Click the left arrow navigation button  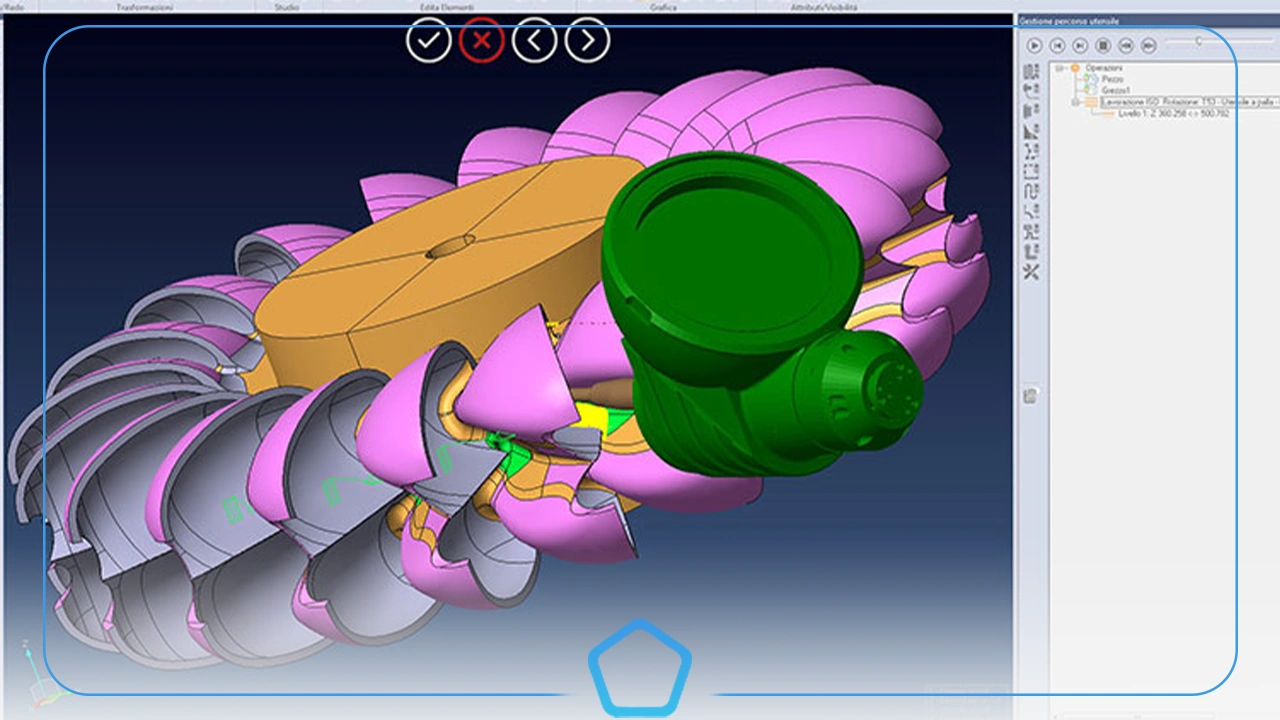[x=533, y=40]
